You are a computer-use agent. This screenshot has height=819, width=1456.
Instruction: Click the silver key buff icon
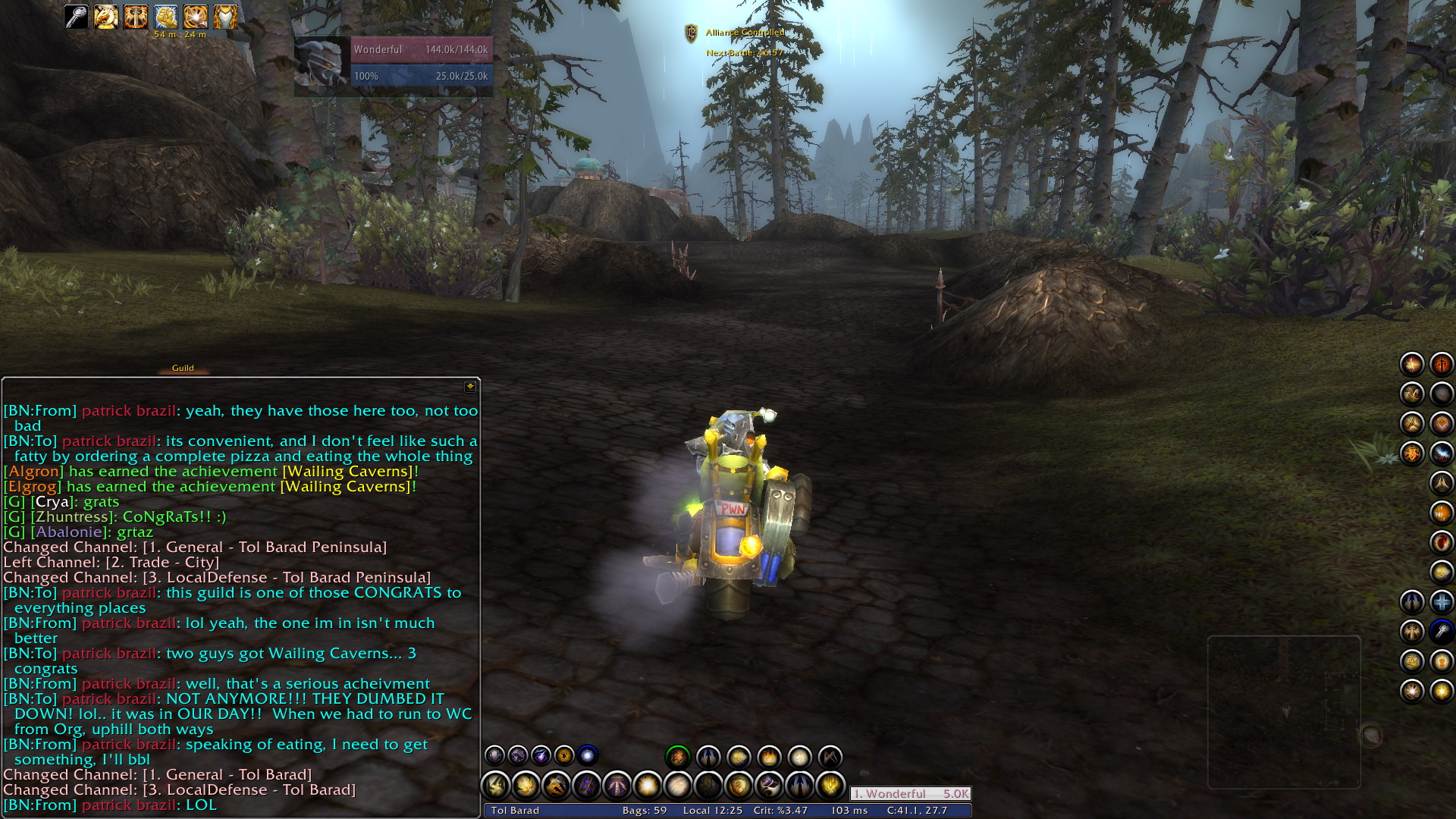pos(76,17)
